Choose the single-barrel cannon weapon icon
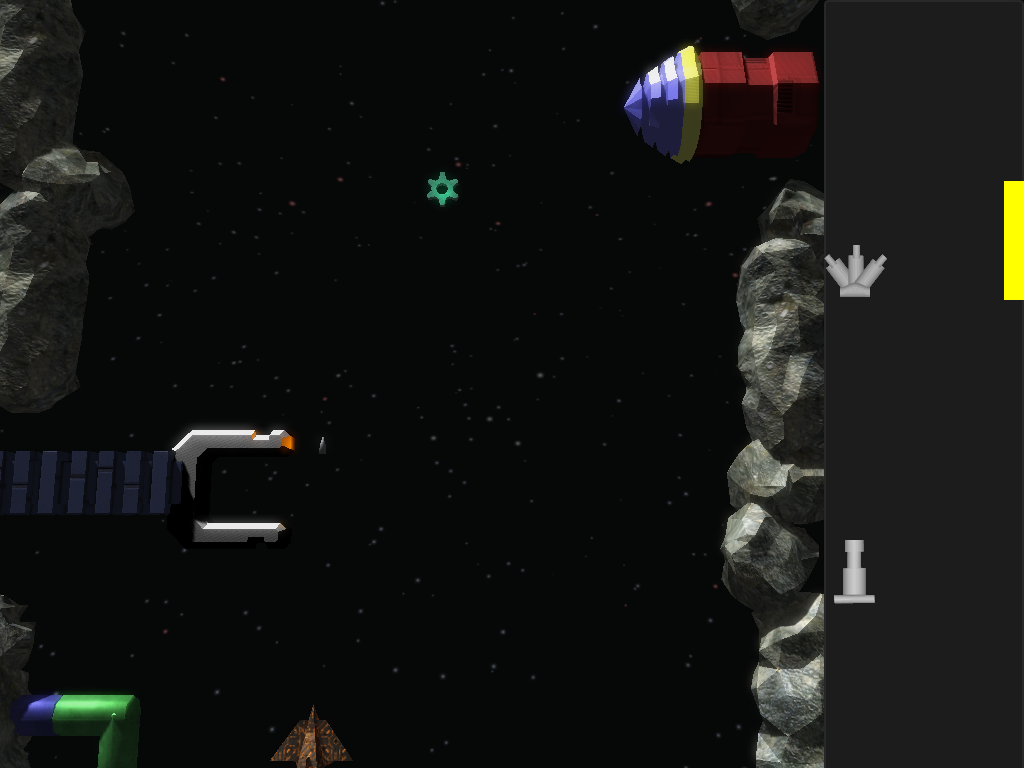 pos(854,573)
